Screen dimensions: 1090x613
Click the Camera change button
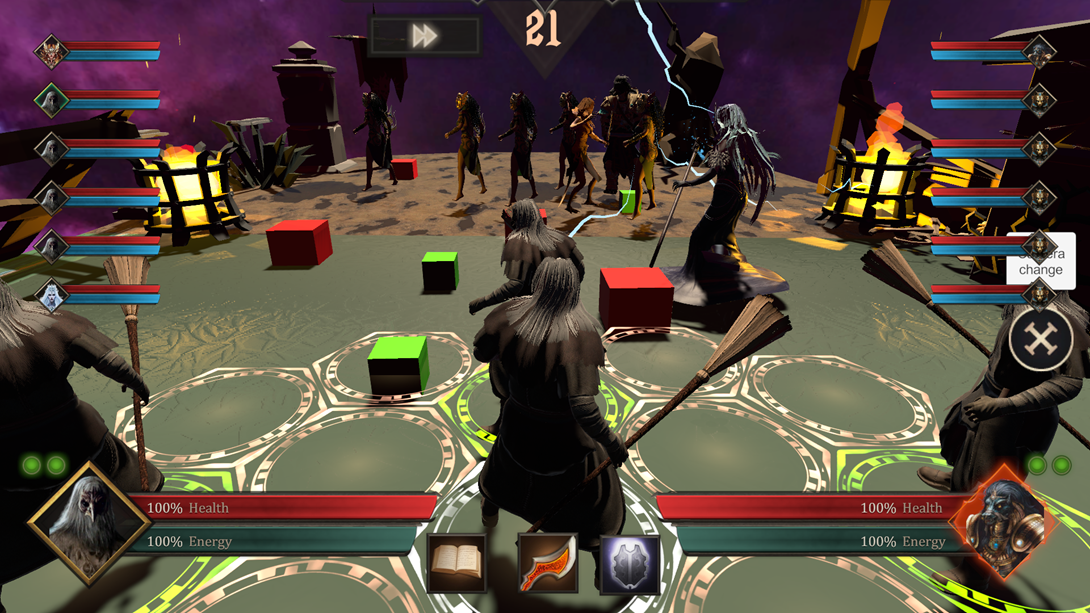(x=1041, y=261)
